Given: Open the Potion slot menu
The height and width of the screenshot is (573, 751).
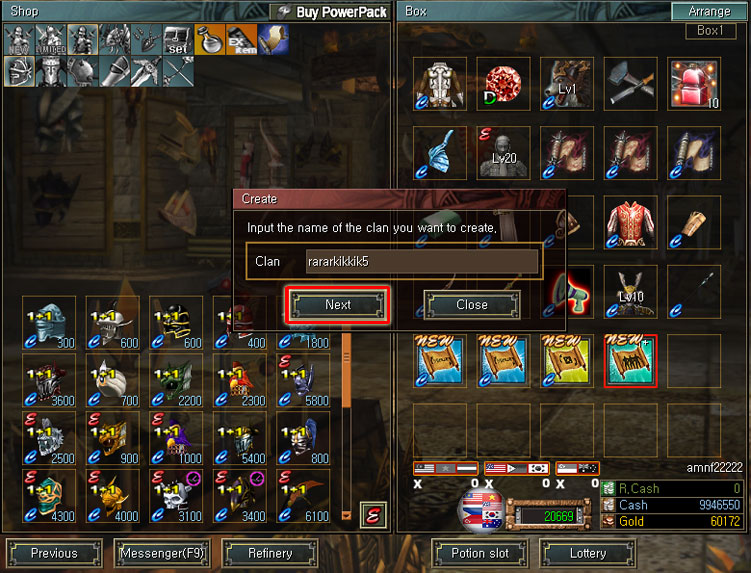Looking at the screenshot, I should pos(480,553).
